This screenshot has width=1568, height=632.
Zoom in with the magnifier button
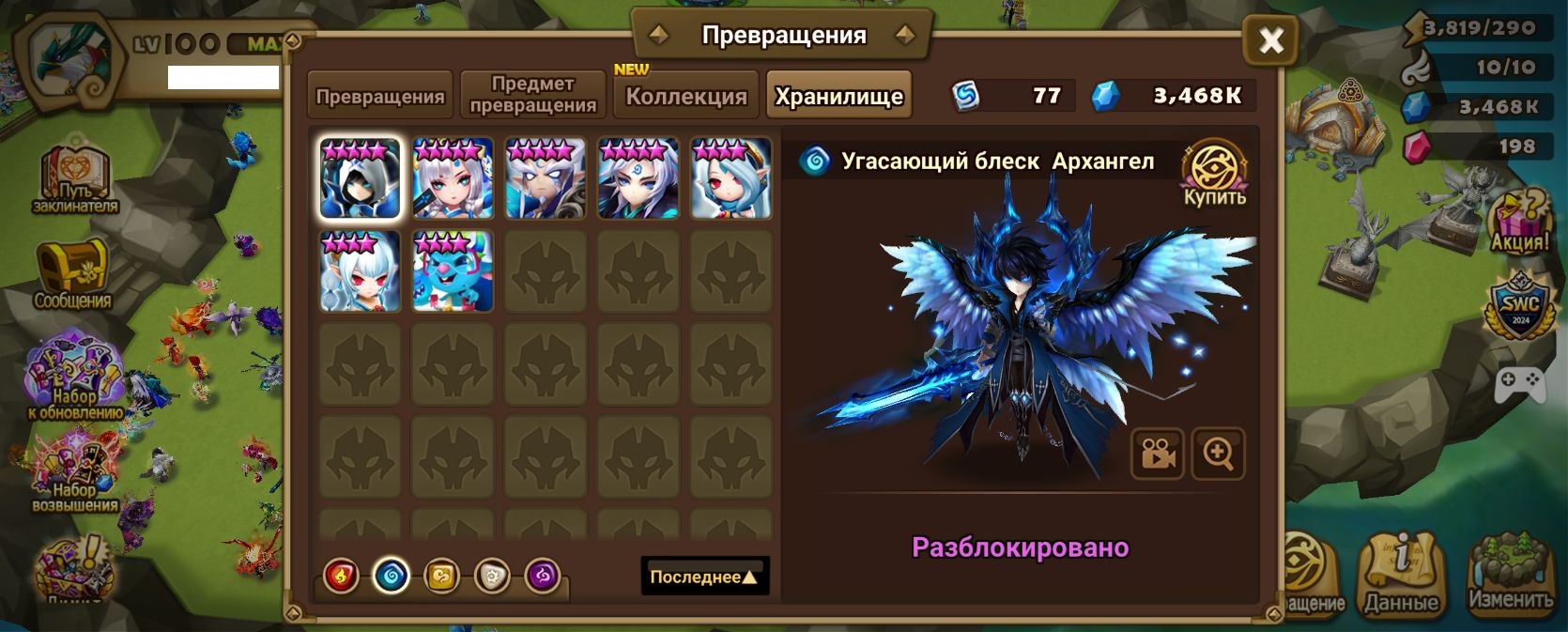[x=1218, y=455]
